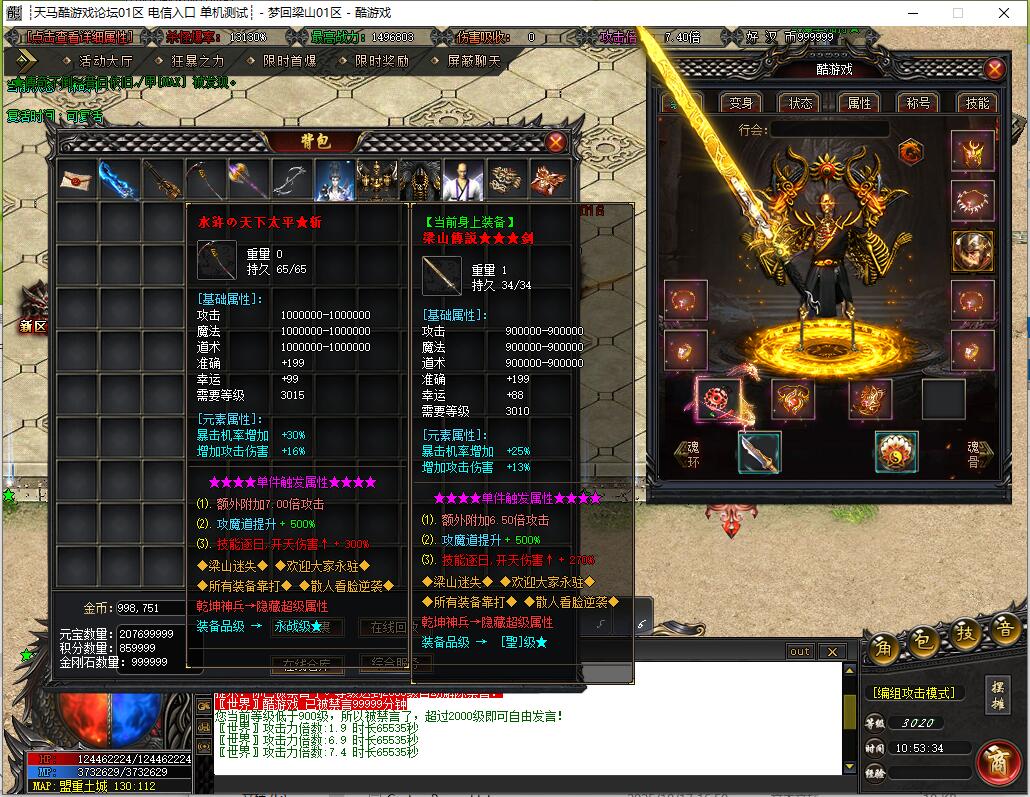Show the 称号 titles tab
Viewport: 1030px width, 797px height.
918,103
